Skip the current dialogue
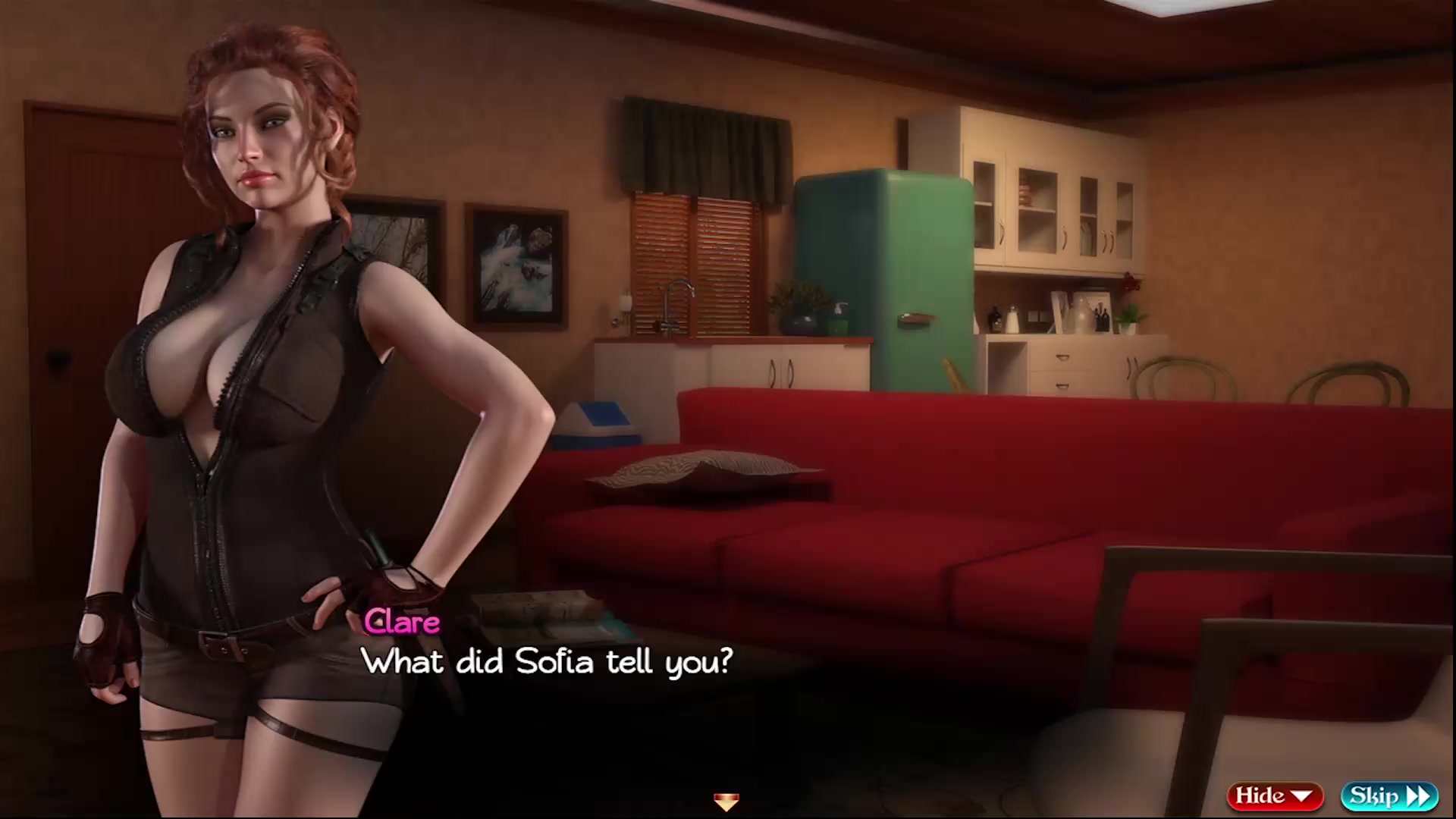The height and width of the screenshot is (819, 1456). (1389, 795)
